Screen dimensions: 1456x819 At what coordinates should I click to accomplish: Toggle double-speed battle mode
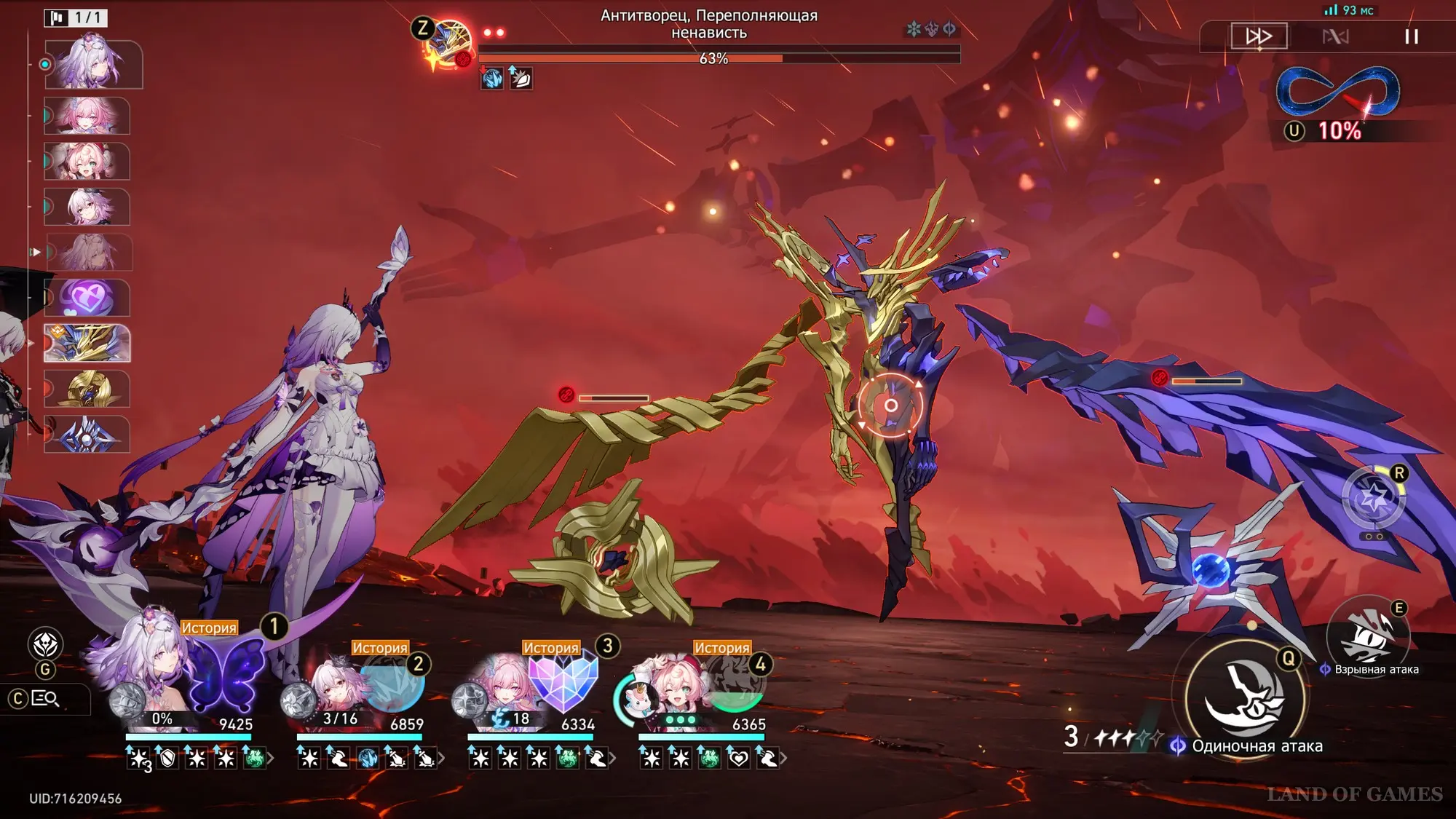pos(1259,36)
